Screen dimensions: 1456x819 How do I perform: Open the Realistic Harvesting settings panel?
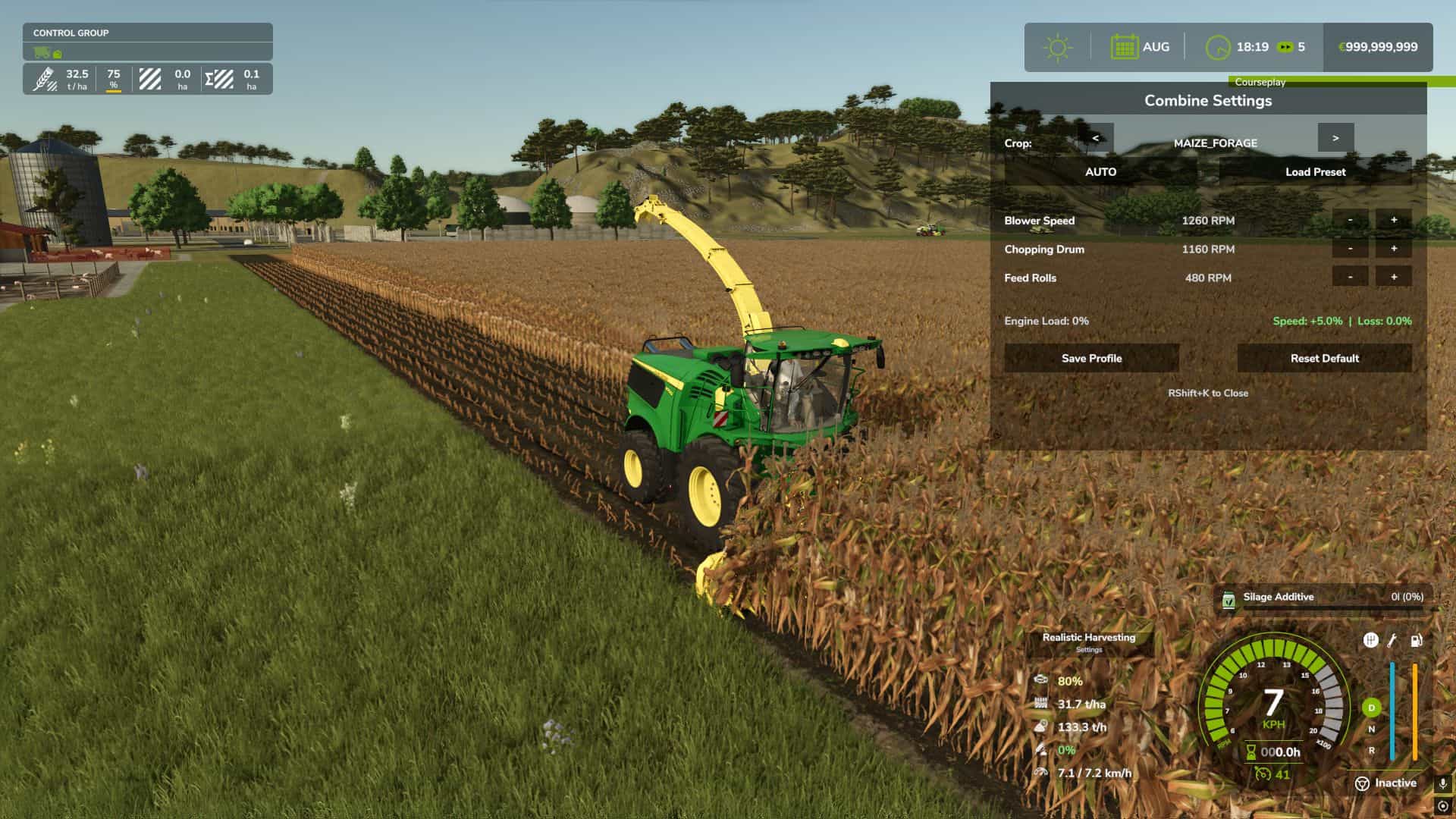coord(1089,642)
